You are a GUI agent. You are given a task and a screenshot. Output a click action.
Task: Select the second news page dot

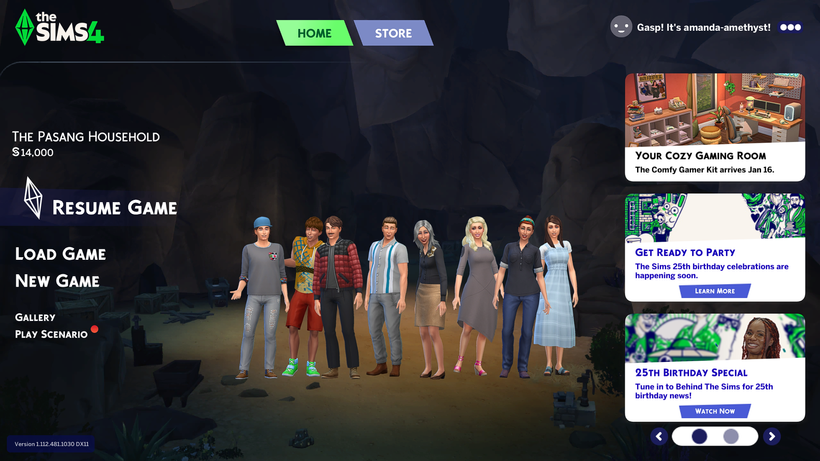(731, 436)
